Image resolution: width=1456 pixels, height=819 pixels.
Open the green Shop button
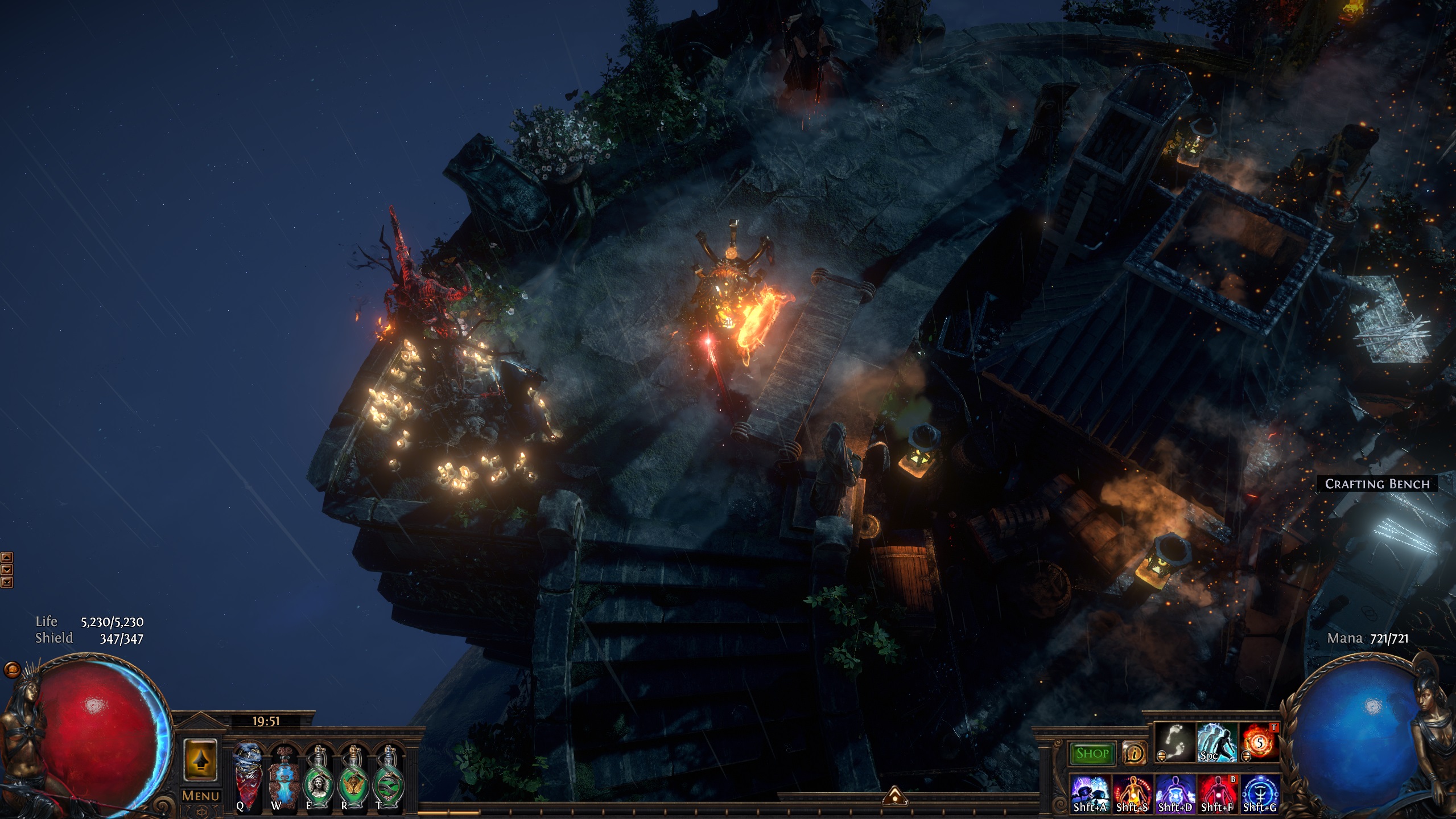(1092, 754)
